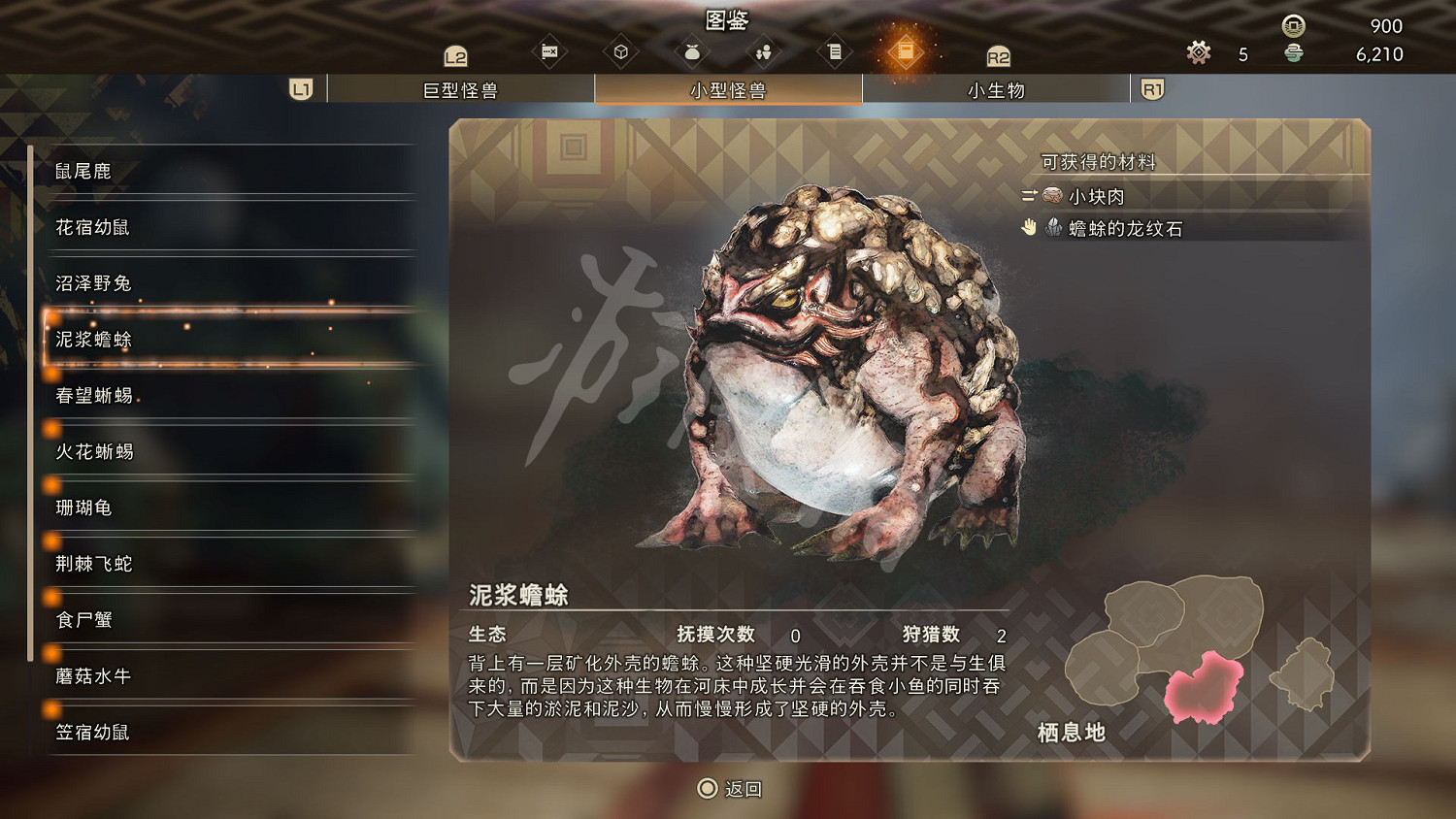Open the map category icon near L2

pyautogui.click(x=549, y=50)
